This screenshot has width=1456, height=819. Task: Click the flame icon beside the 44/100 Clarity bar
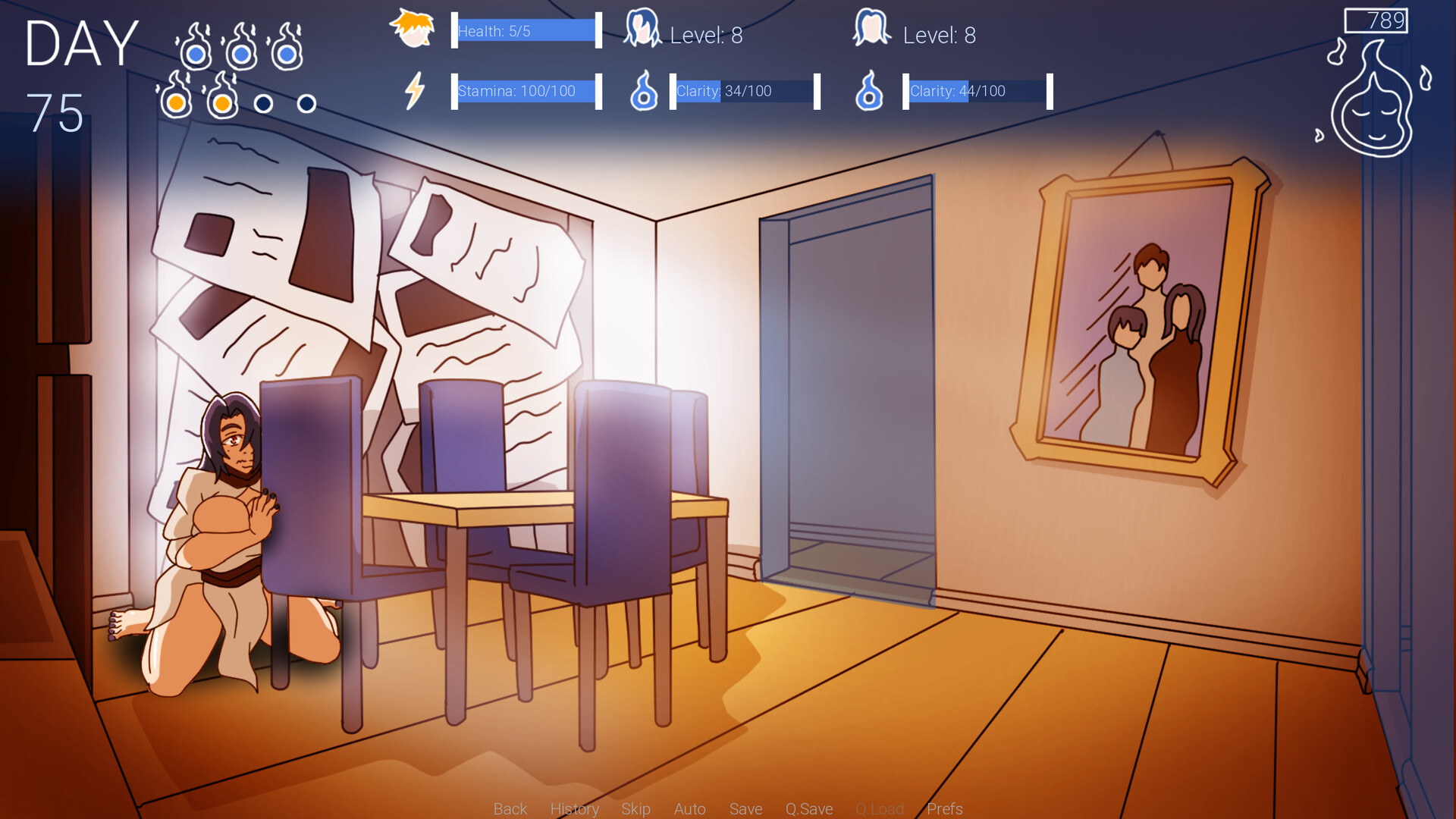click(869, 93)
